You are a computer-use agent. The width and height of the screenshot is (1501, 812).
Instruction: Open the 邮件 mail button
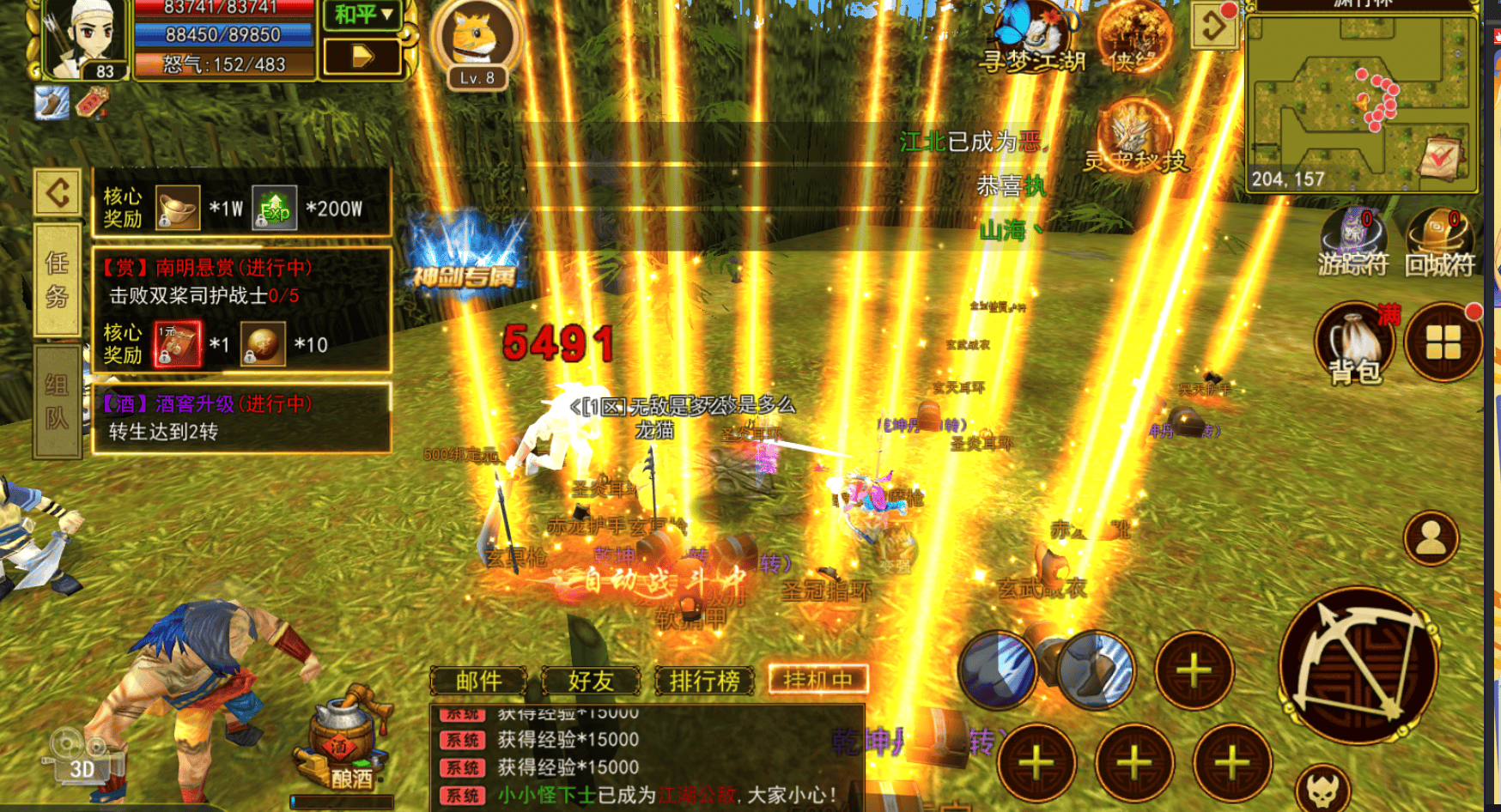[478, 681]
